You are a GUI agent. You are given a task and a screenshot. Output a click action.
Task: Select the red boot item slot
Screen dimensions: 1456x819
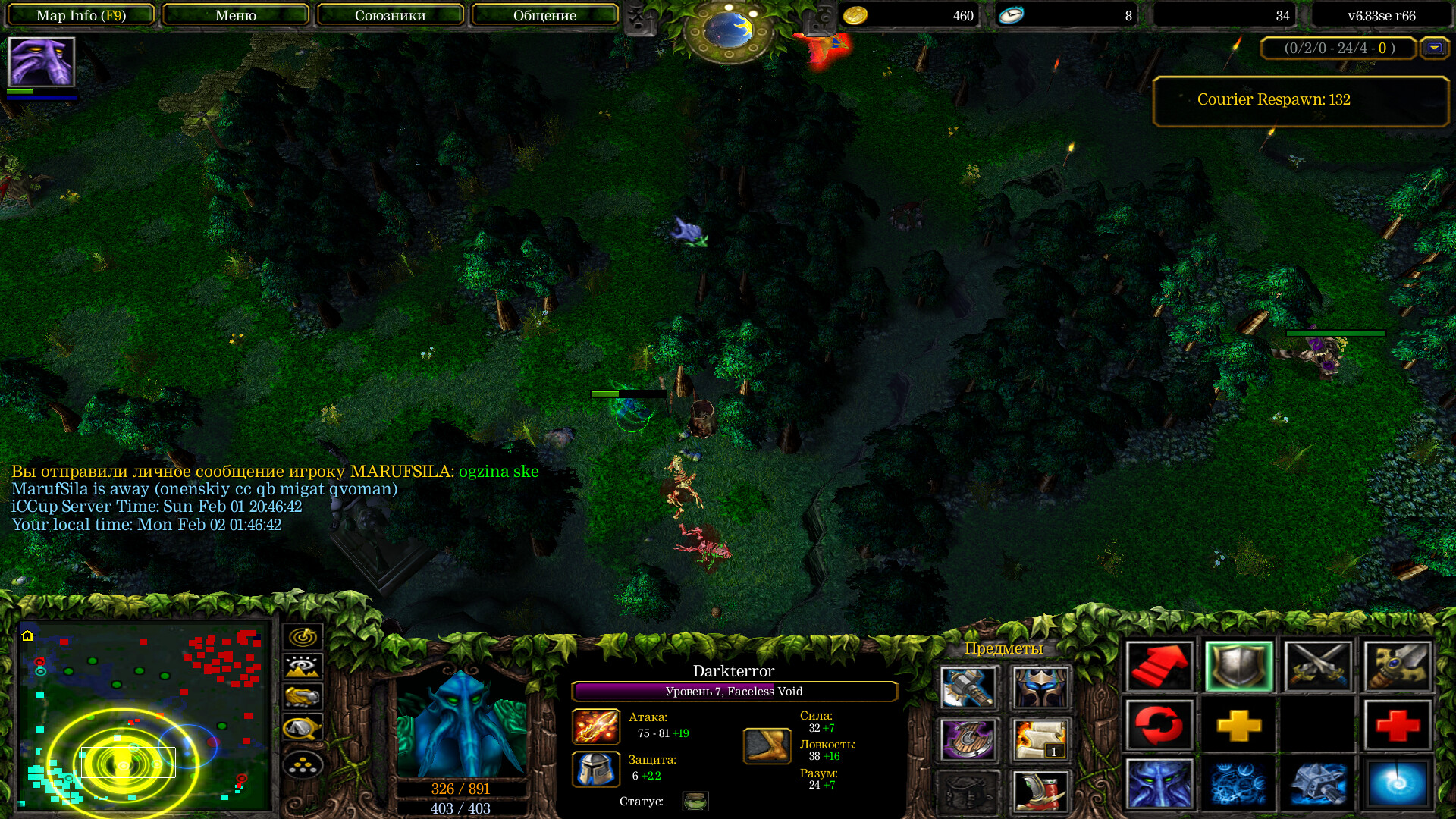(1040, 791)
